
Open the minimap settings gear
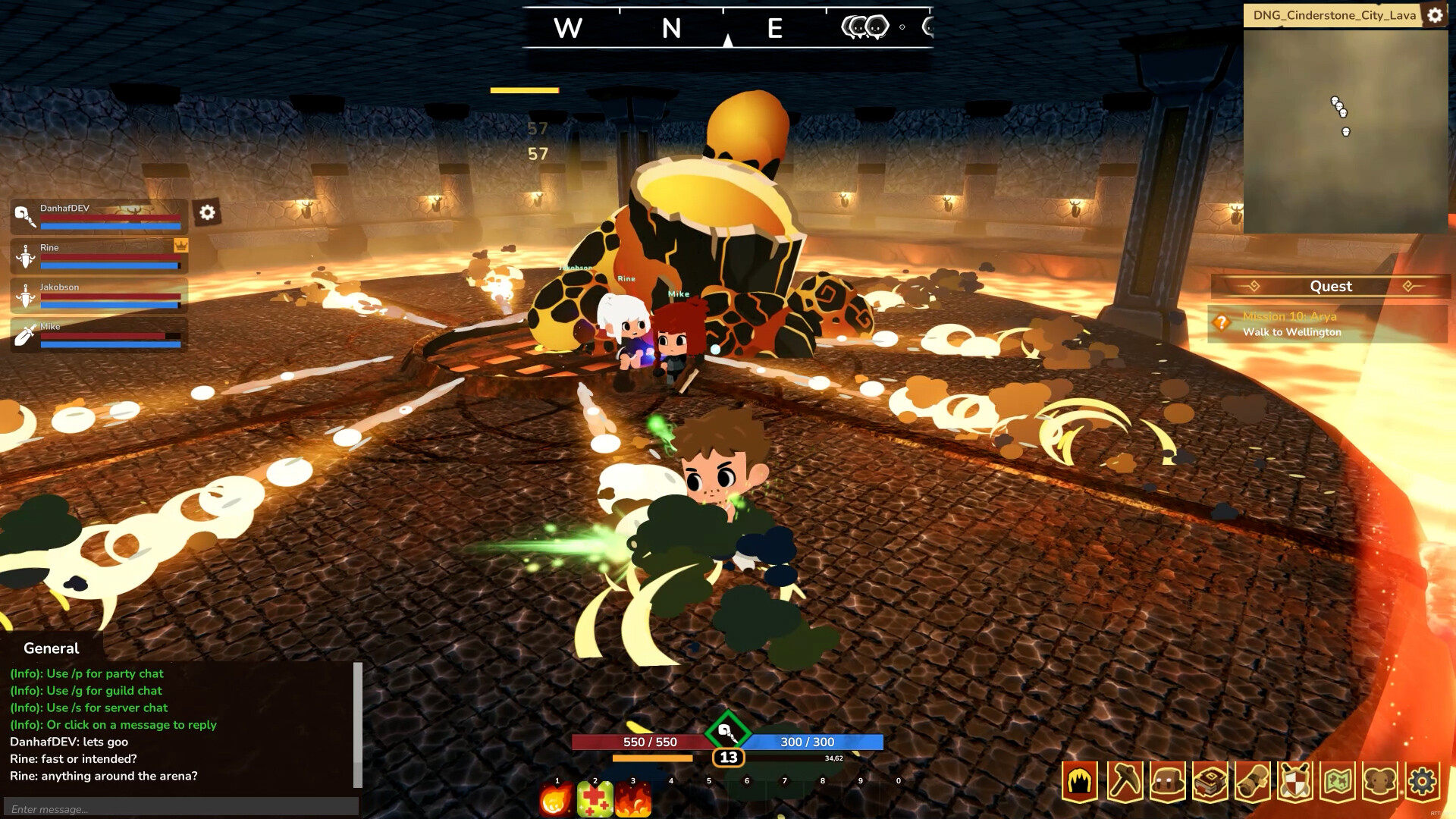pos(1434,14)
